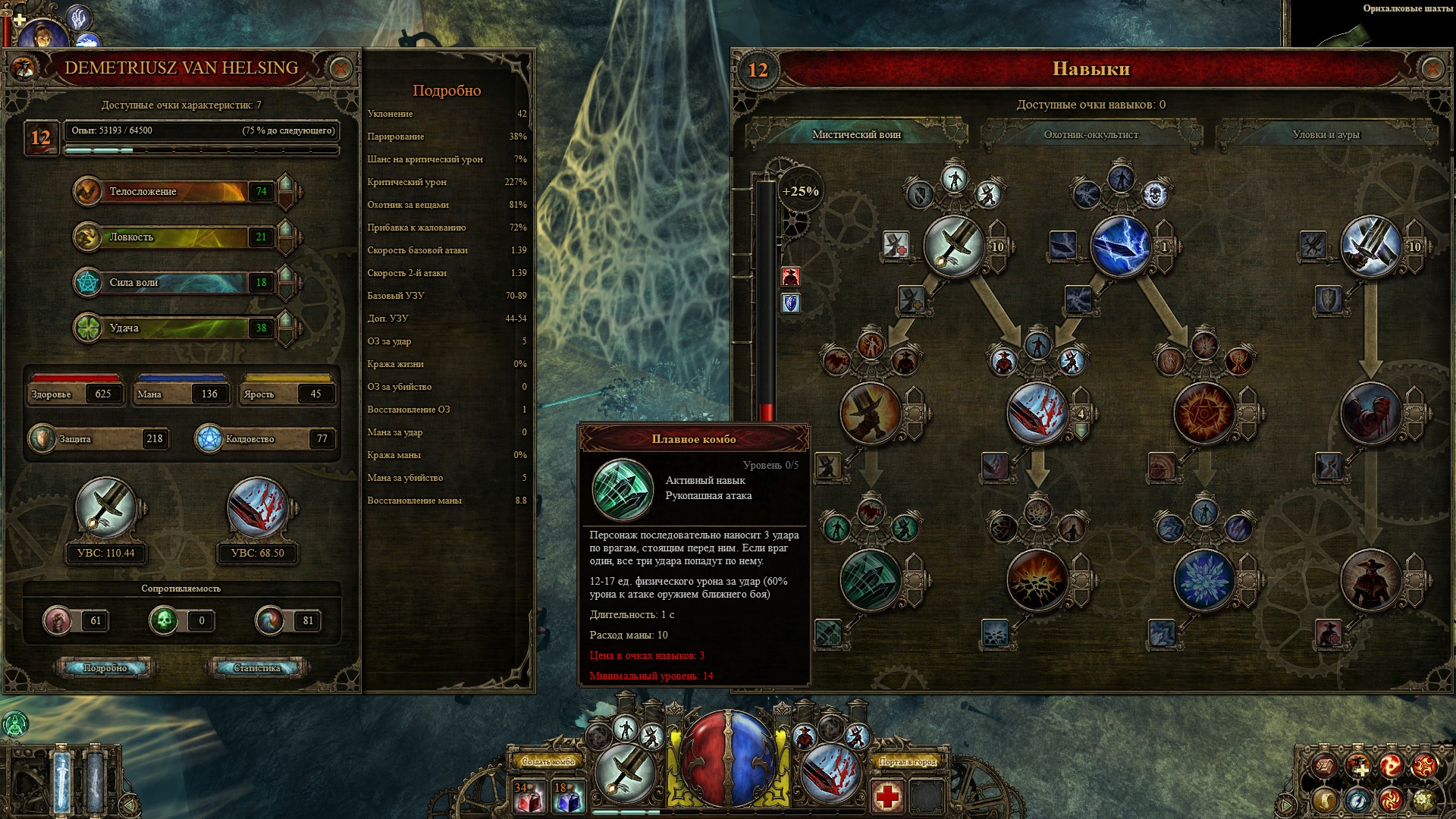Choose the Плавное комбо green skill node
Screen dimensions: 1456x819
(871, 579)
